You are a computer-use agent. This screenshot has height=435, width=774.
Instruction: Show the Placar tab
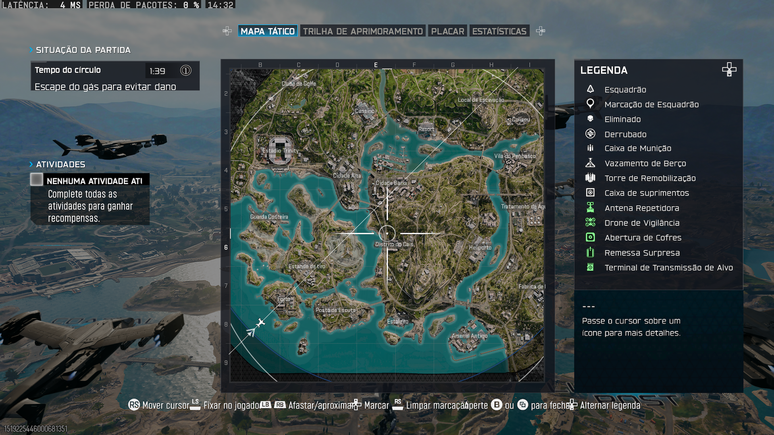click(447, 31)
